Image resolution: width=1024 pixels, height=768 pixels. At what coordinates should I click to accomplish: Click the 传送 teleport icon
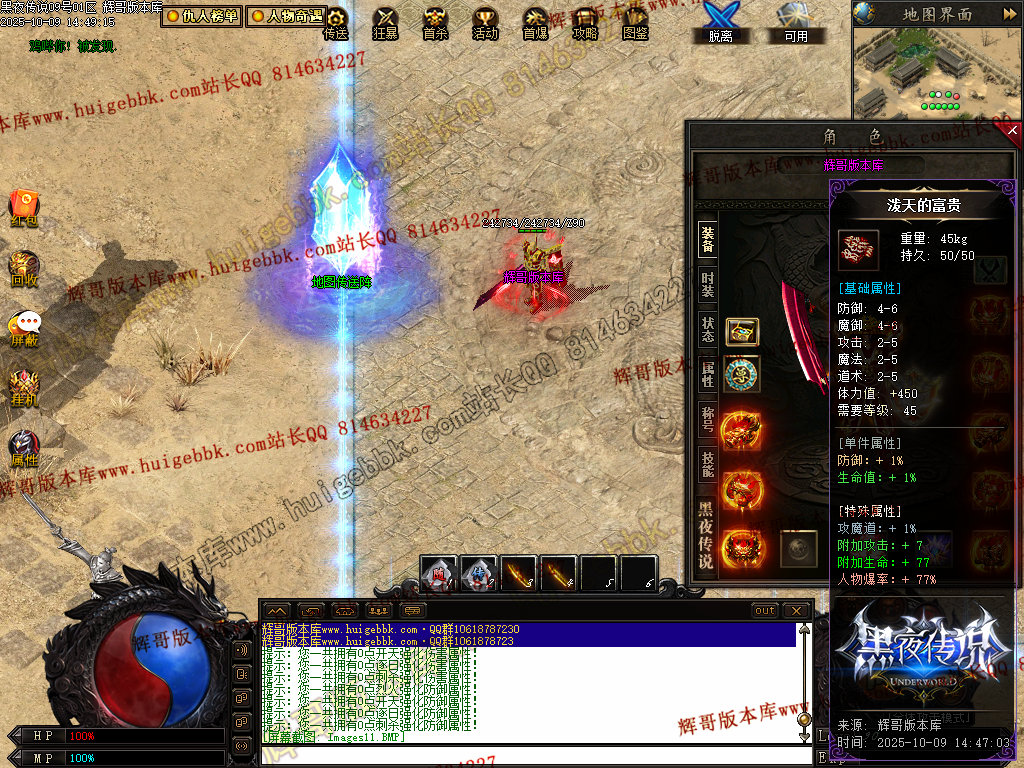tap(336, 23)
